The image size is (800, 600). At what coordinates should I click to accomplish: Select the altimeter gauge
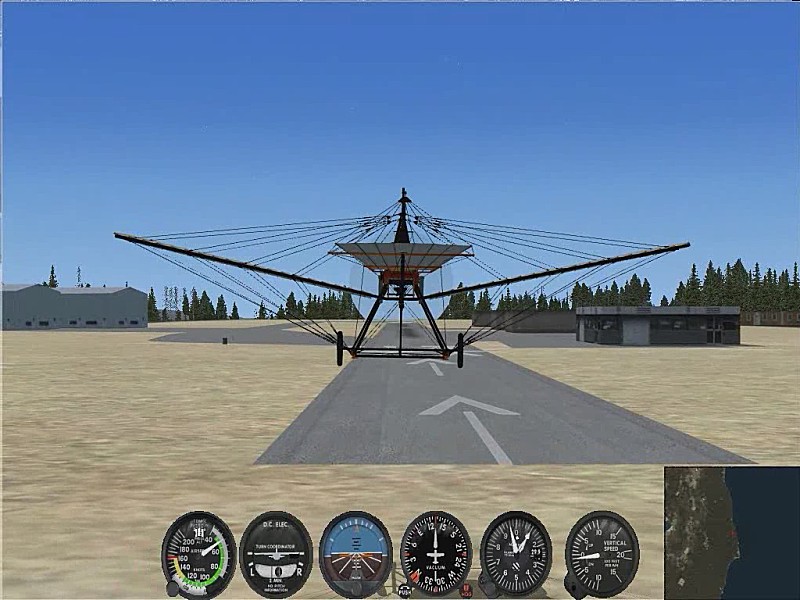click(516, 554)
